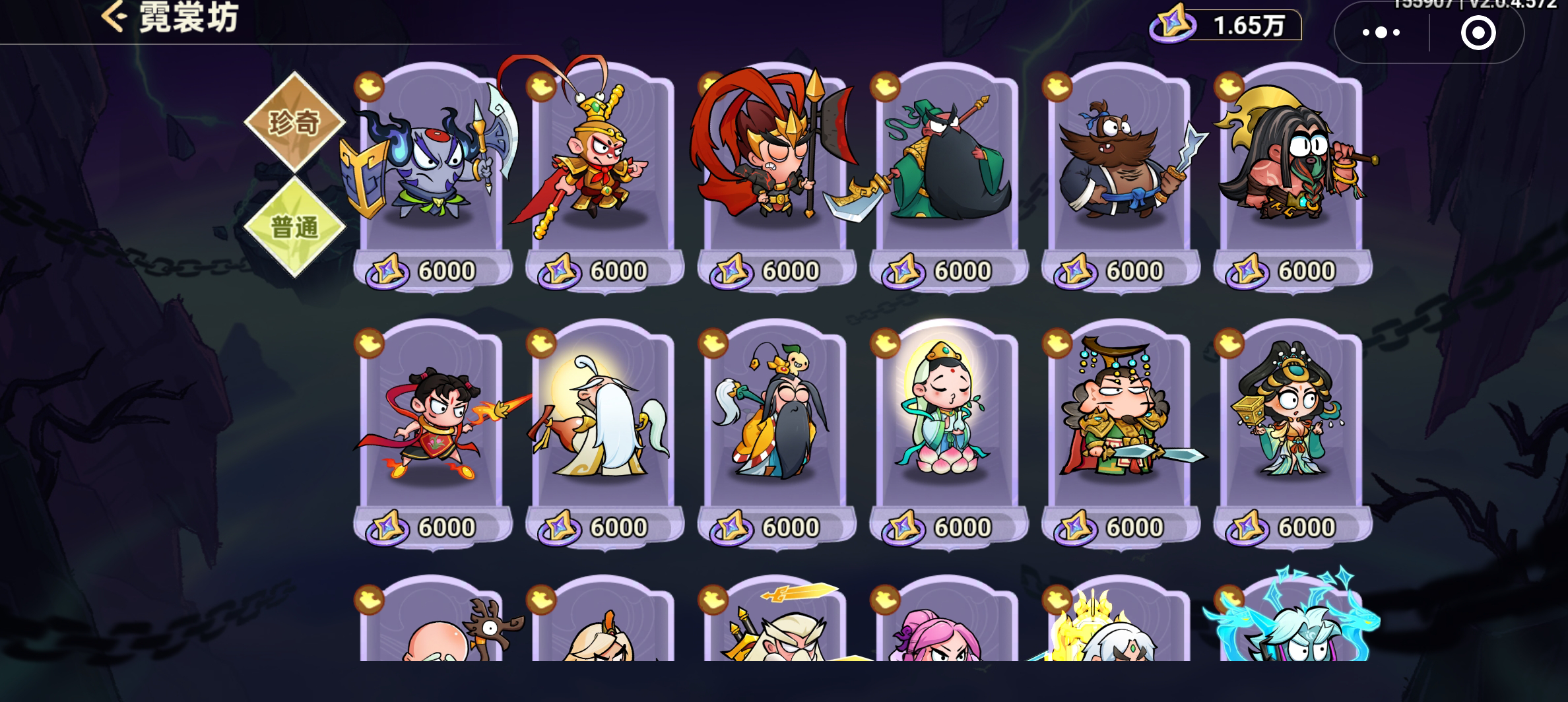Select the 珍奇 category toggle
Viewport: 1568px width, 702px height.
[296, 121]
